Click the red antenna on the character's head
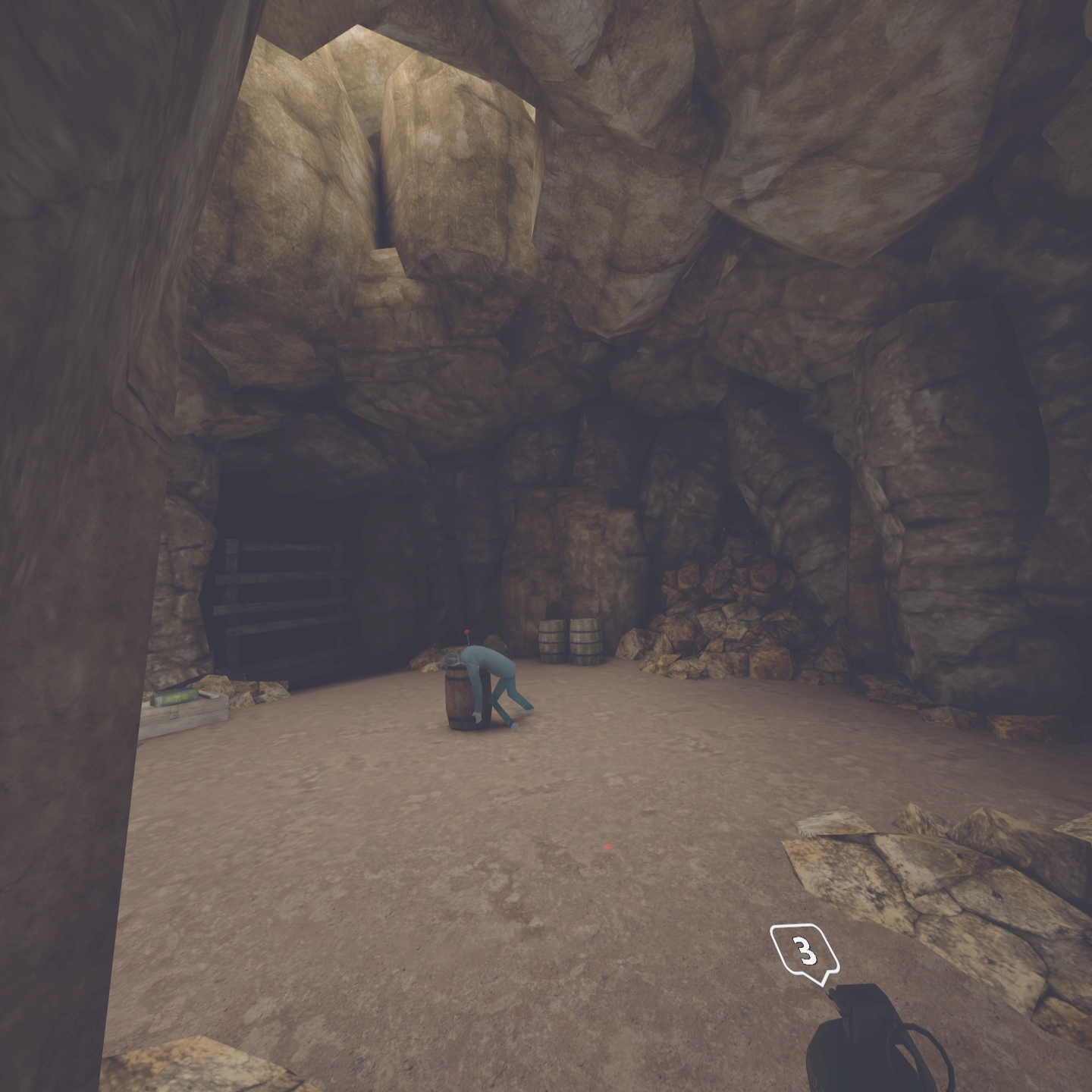 (x=467, y=631)
